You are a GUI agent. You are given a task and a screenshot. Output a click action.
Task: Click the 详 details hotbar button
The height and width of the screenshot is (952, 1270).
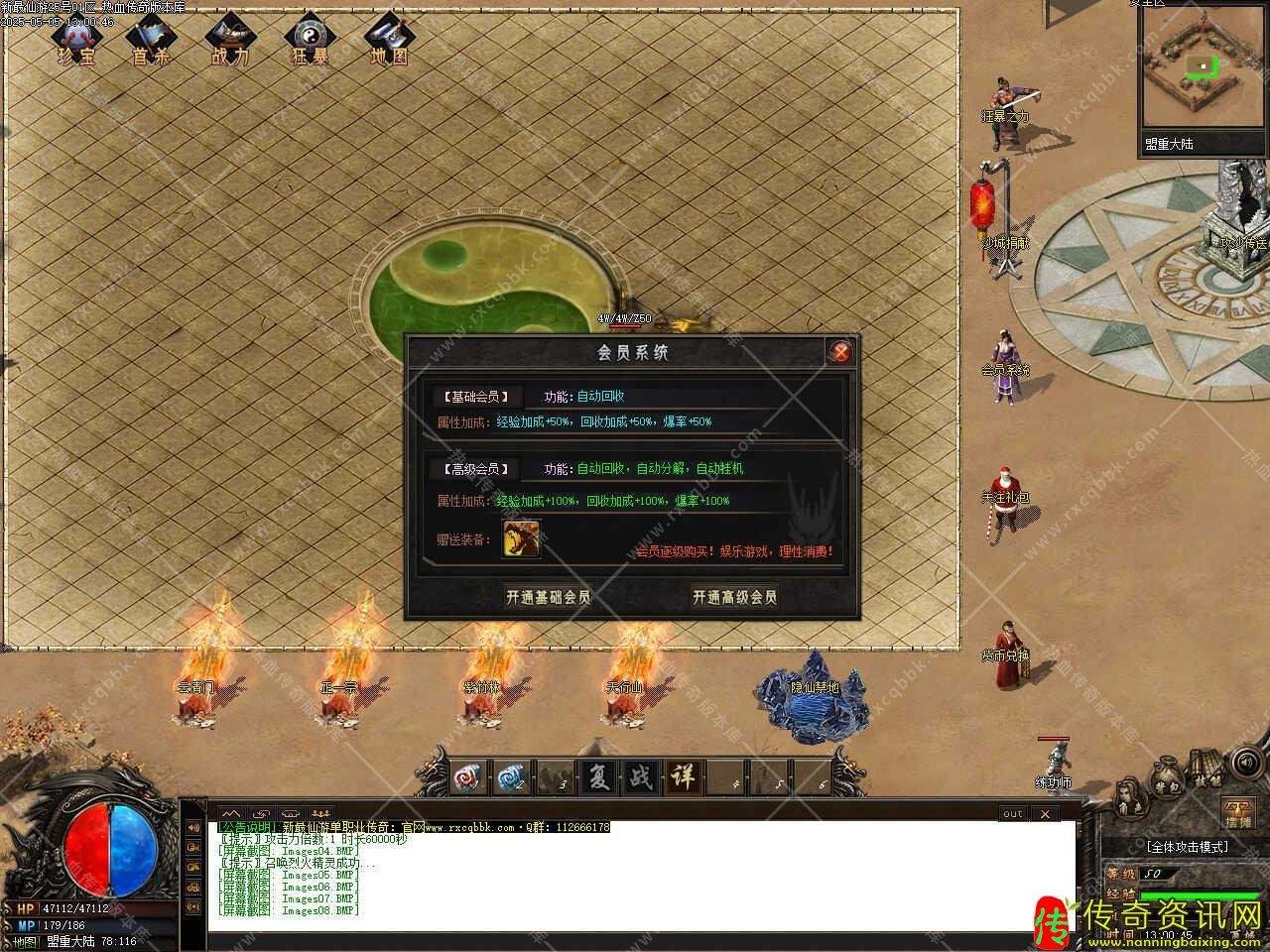[x=684, y=778]
